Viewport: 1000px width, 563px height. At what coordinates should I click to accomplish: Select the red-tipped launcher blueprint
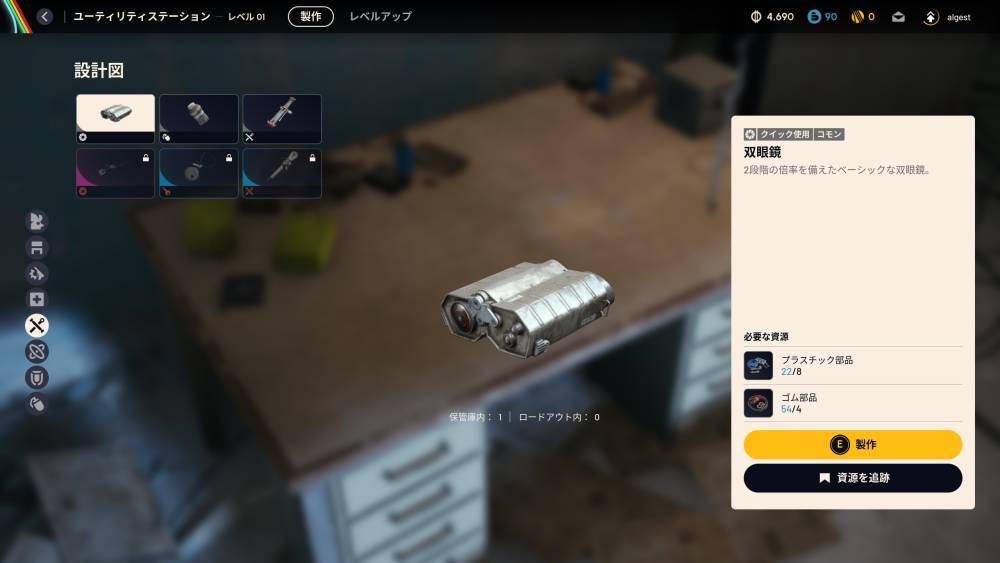(281, 119)
